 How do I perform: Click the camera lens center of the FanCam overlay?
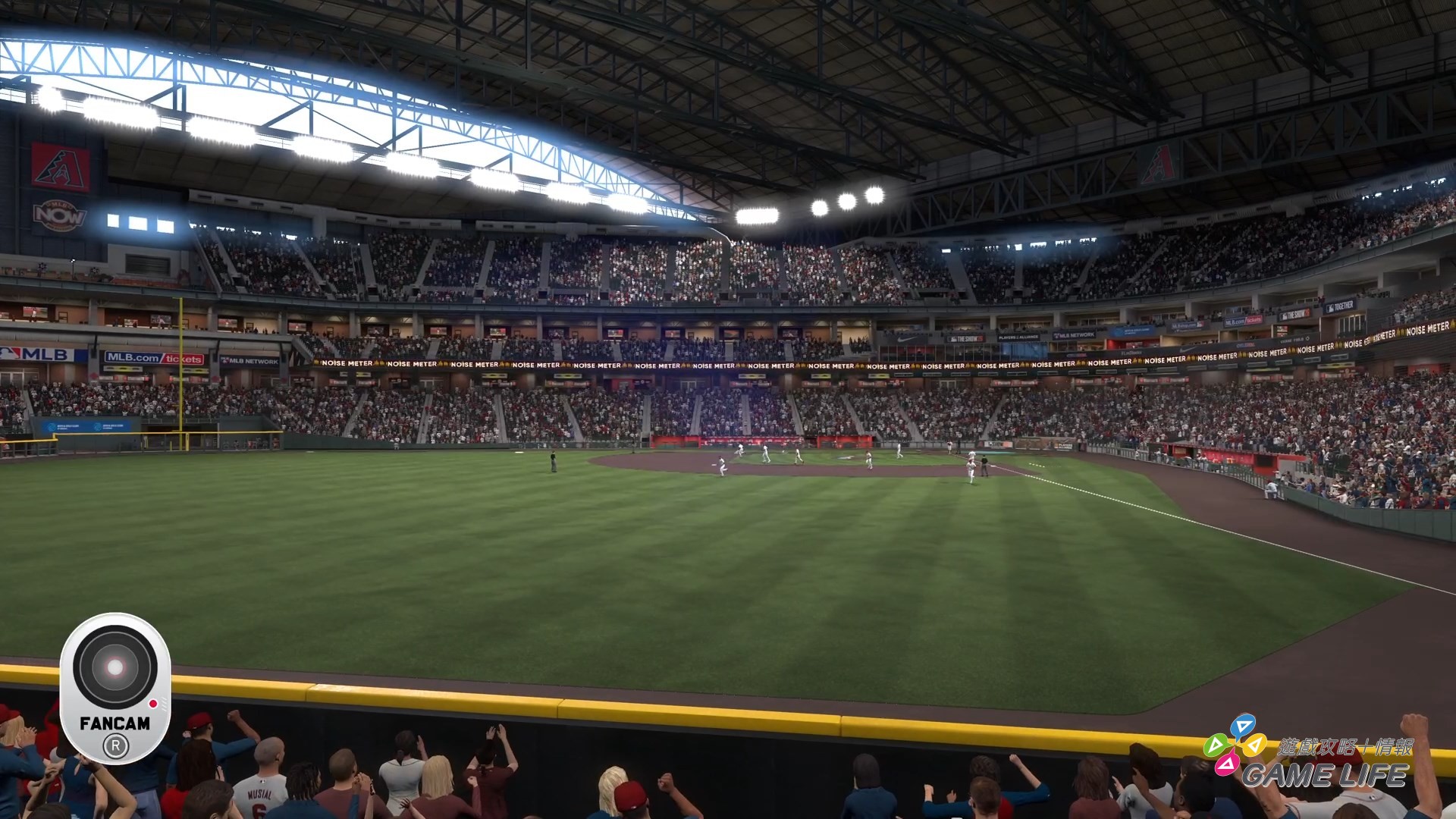tap(115, 666)
